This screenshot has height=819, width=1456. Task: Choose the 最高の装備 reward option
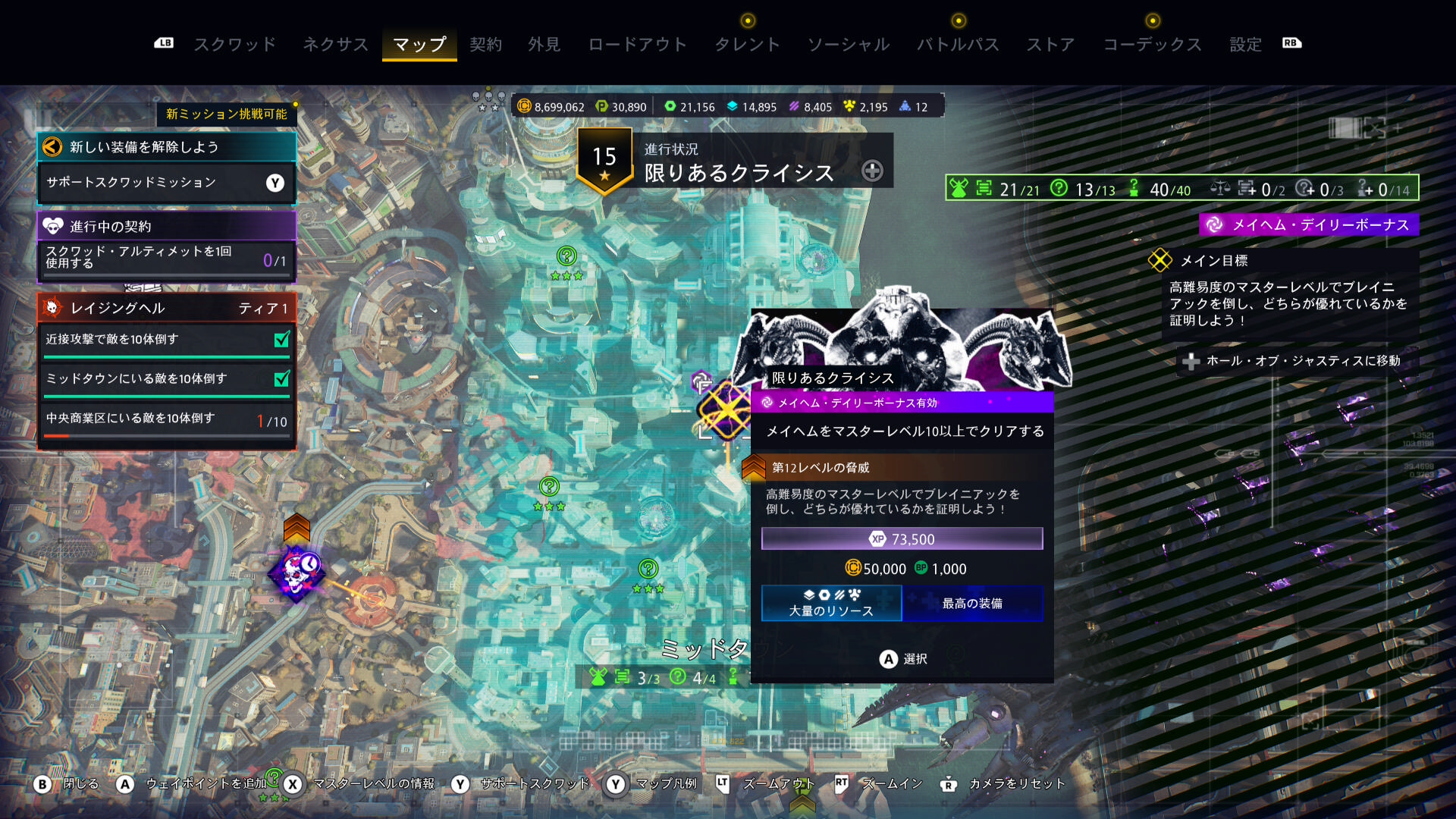pyautogui.click(x=972, y=604)
